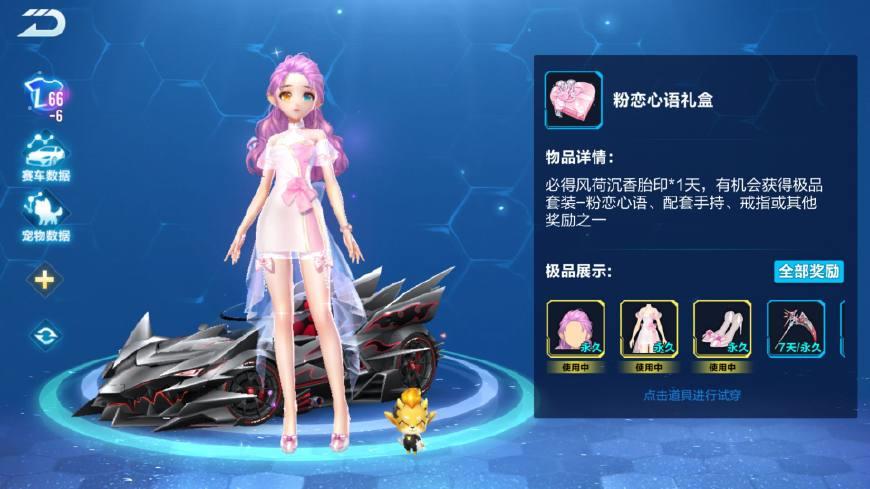Select the pink high heels slot

(722, 328)
